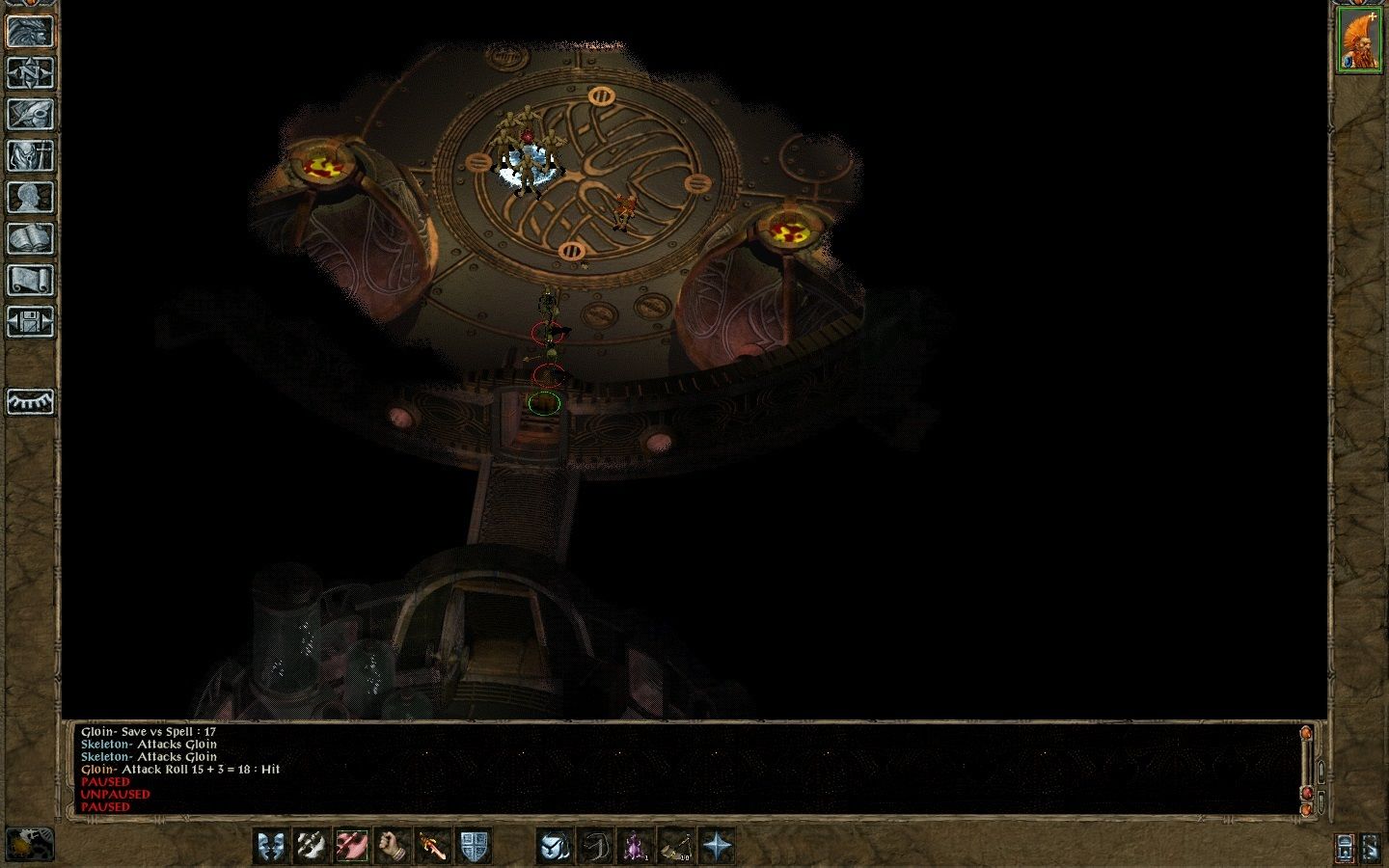The height and width of the screenshot is (868, 1389).
Task: Open special abilities with the star icon
Action: 717,846
